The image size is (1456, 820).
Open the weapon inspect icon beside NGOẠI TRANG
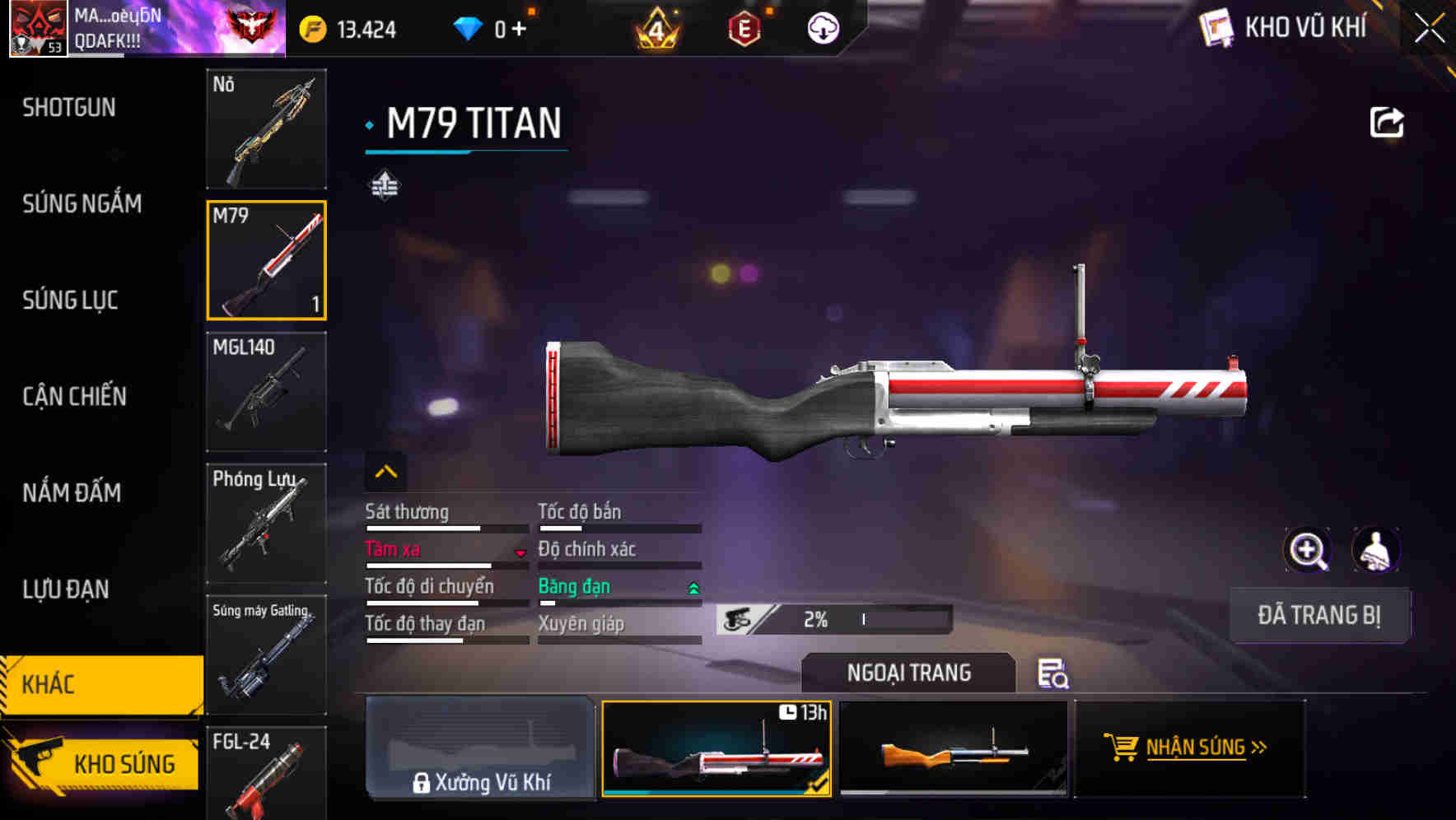1053,675
